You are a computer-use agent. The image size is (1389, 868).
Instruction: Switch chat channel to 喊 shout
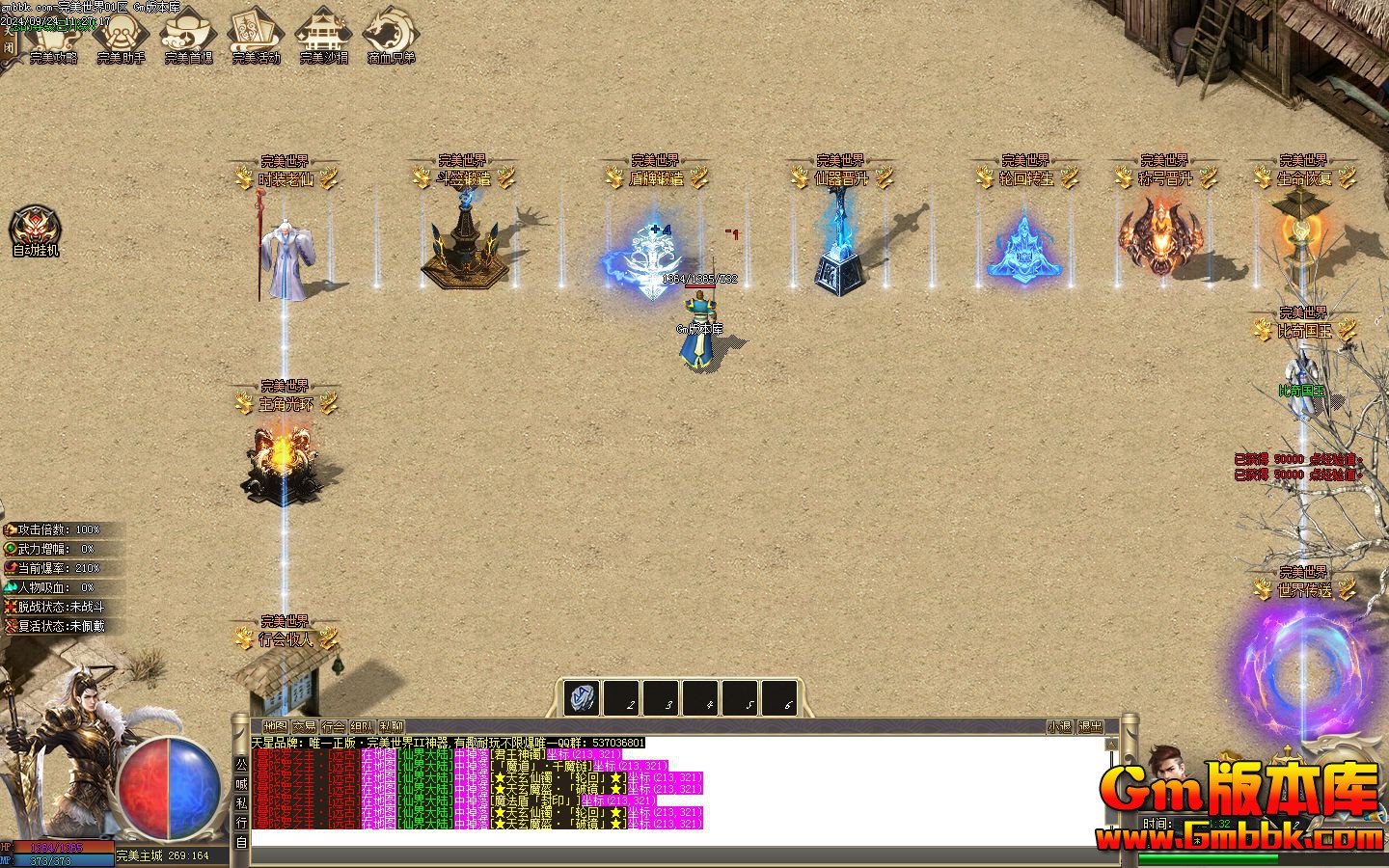[x=241, y=783]
